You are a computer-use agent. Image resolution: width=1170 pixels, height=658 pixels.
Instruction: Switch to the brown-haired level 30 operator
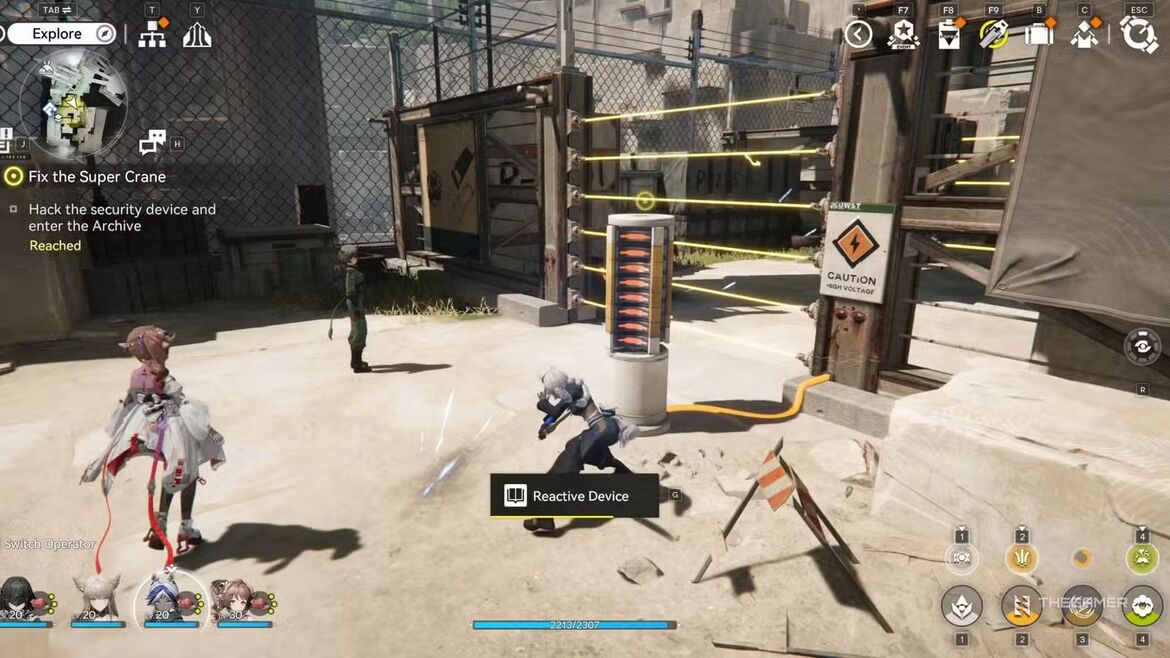232,598
